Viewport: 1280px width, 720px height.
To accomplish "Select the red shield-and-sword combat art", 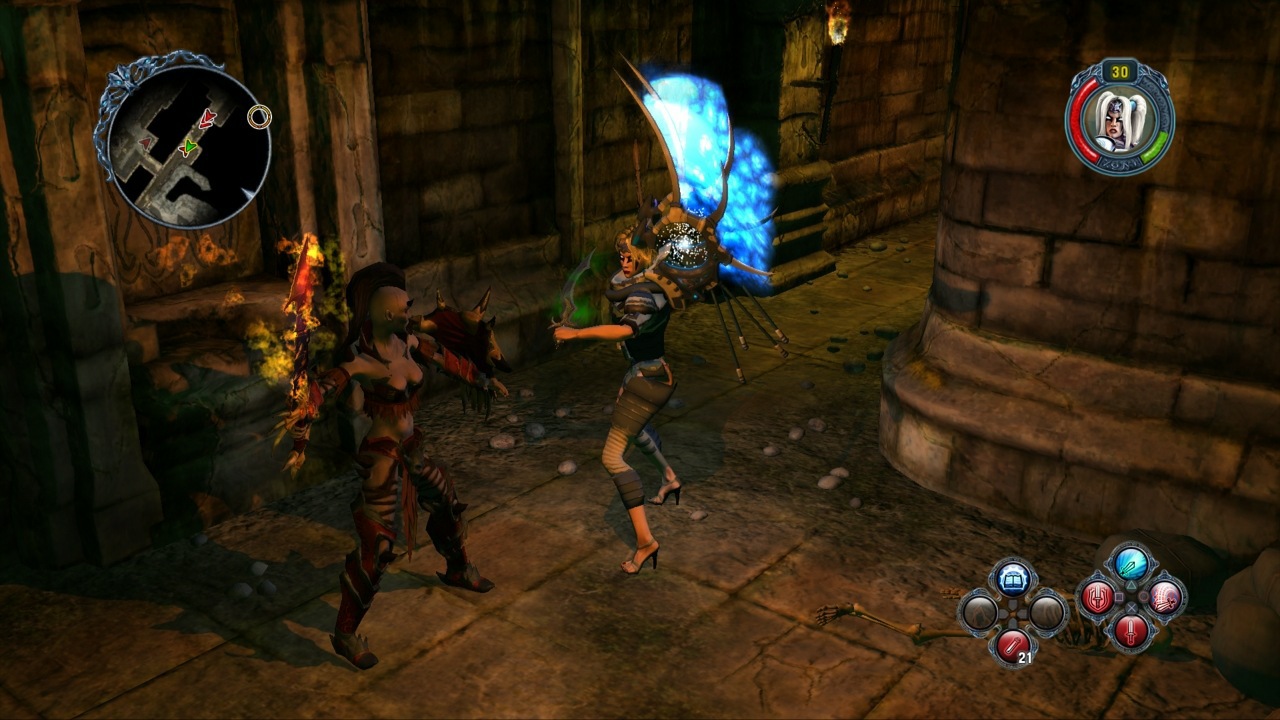I will click(x=1096, y=598).
